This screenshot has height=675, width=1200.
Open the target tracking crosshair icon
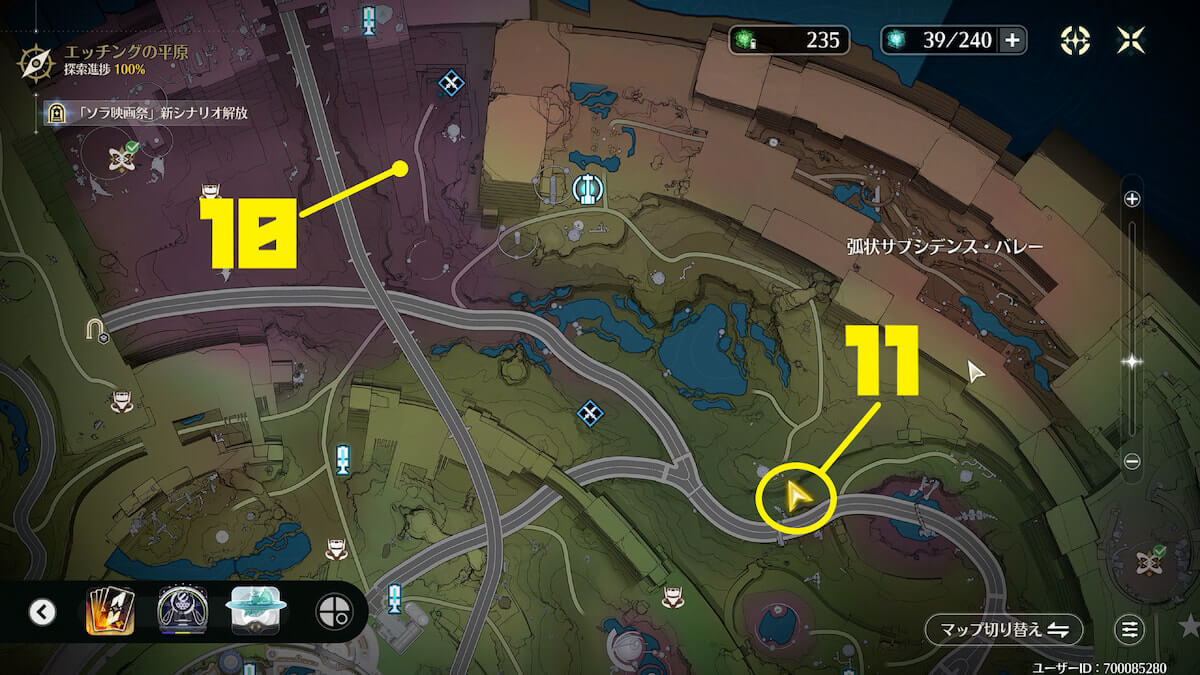tap(1075, 40)
